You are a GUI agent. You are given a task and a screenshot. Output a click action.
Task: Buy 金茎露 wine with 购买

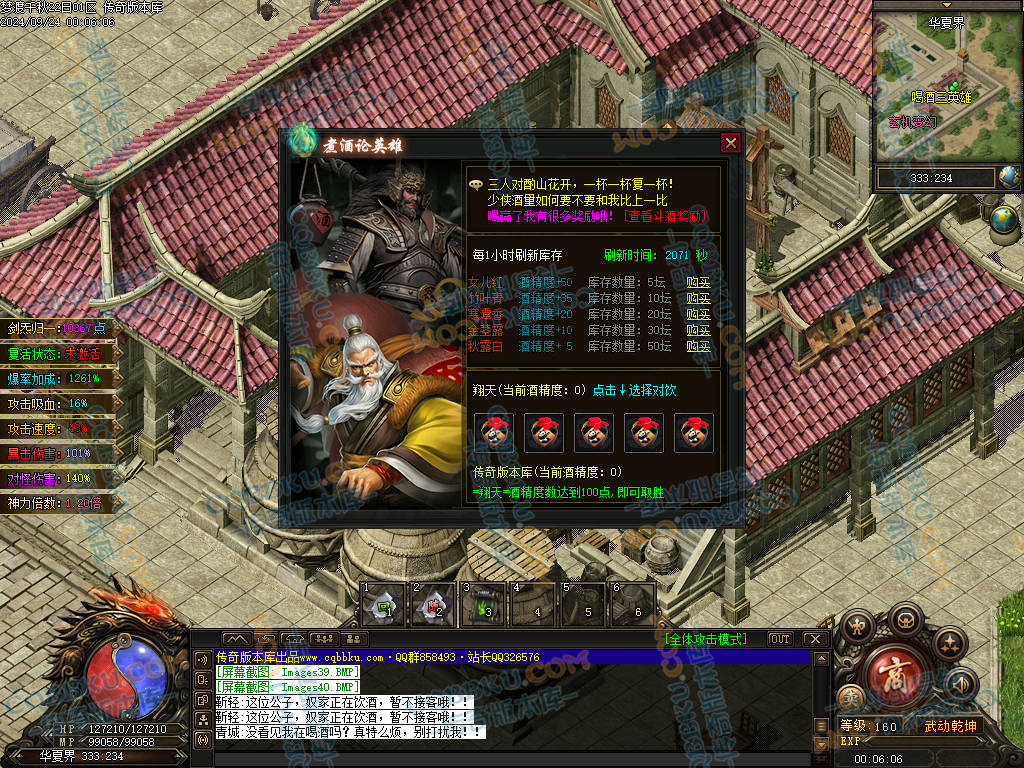pyautogui.click(x=698, y=331)
